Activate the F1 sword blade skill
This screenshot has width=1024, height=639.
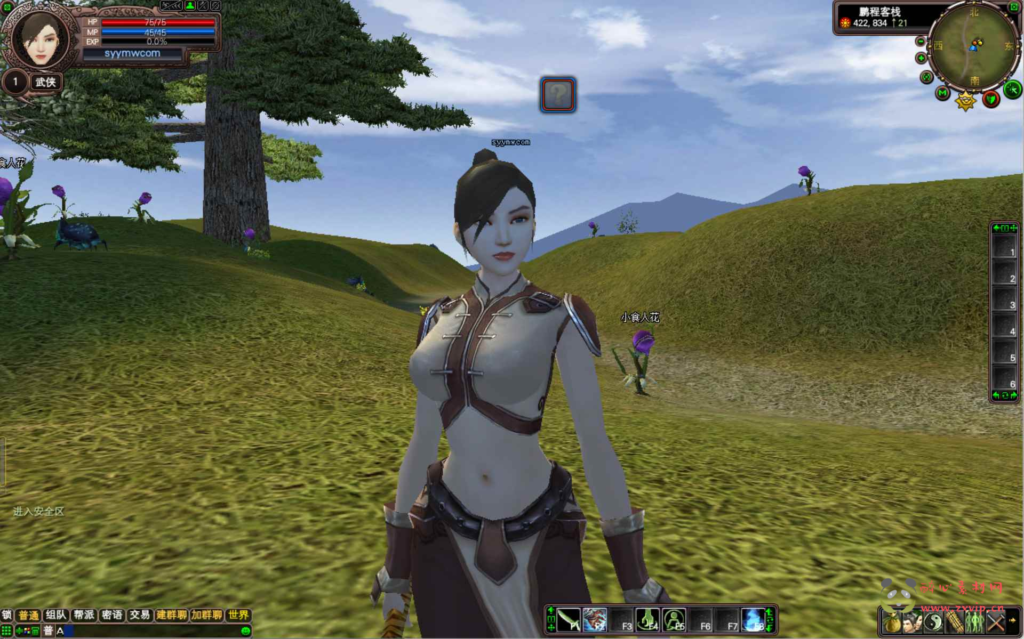coord(569,620)
